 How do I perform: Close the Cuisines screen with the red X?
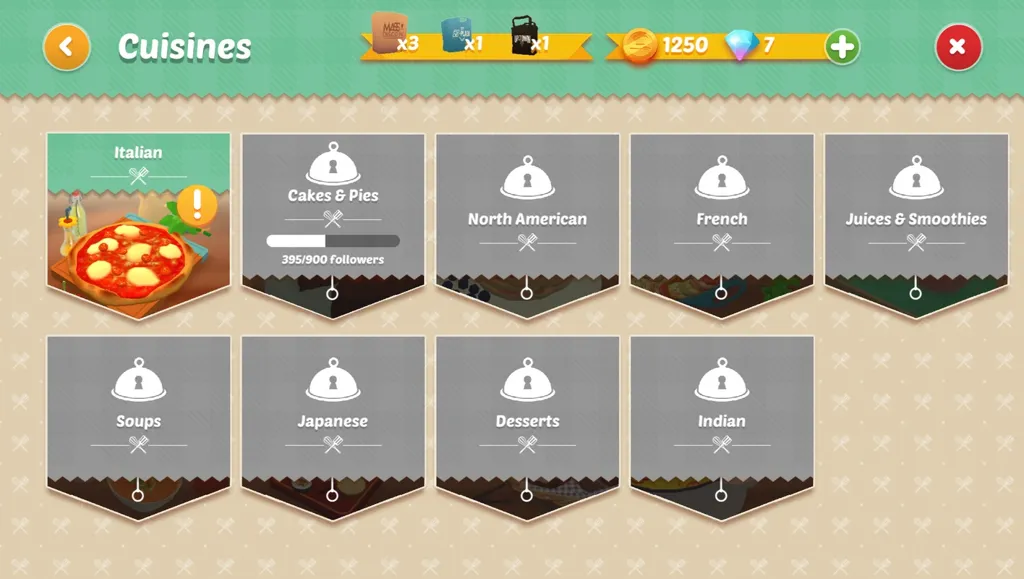point(958,46)
